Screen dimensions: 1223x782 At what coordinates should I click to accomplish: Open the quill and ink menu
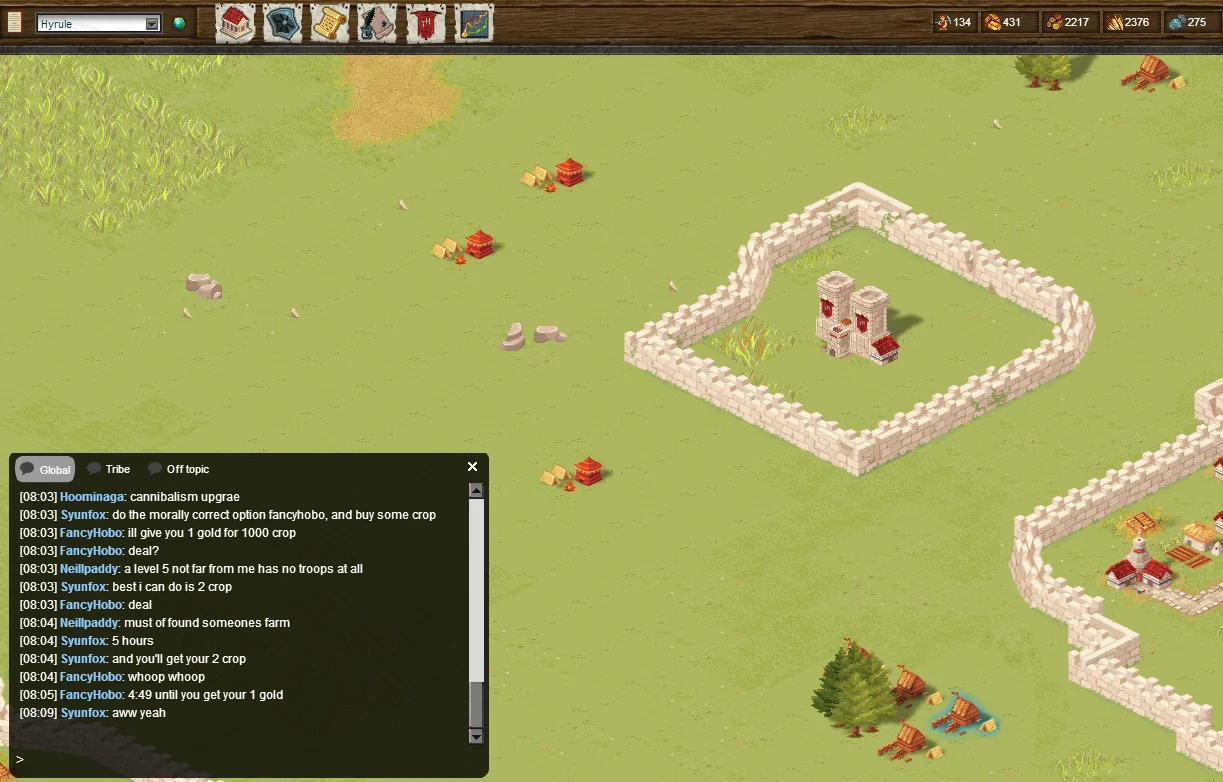click(x=377, y=23)
